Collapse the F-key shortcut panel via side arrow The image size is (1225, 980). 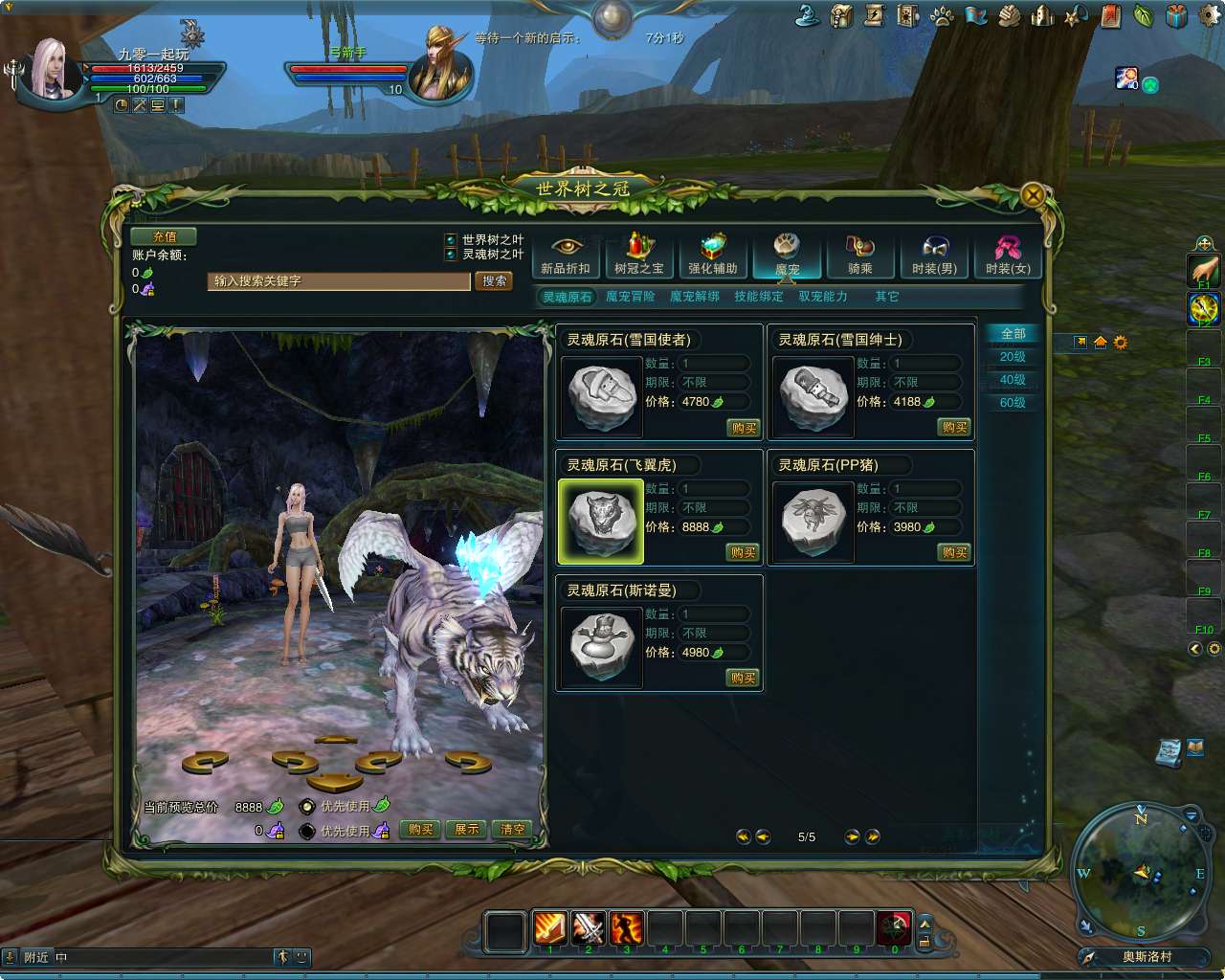[x=1194, y=649]
